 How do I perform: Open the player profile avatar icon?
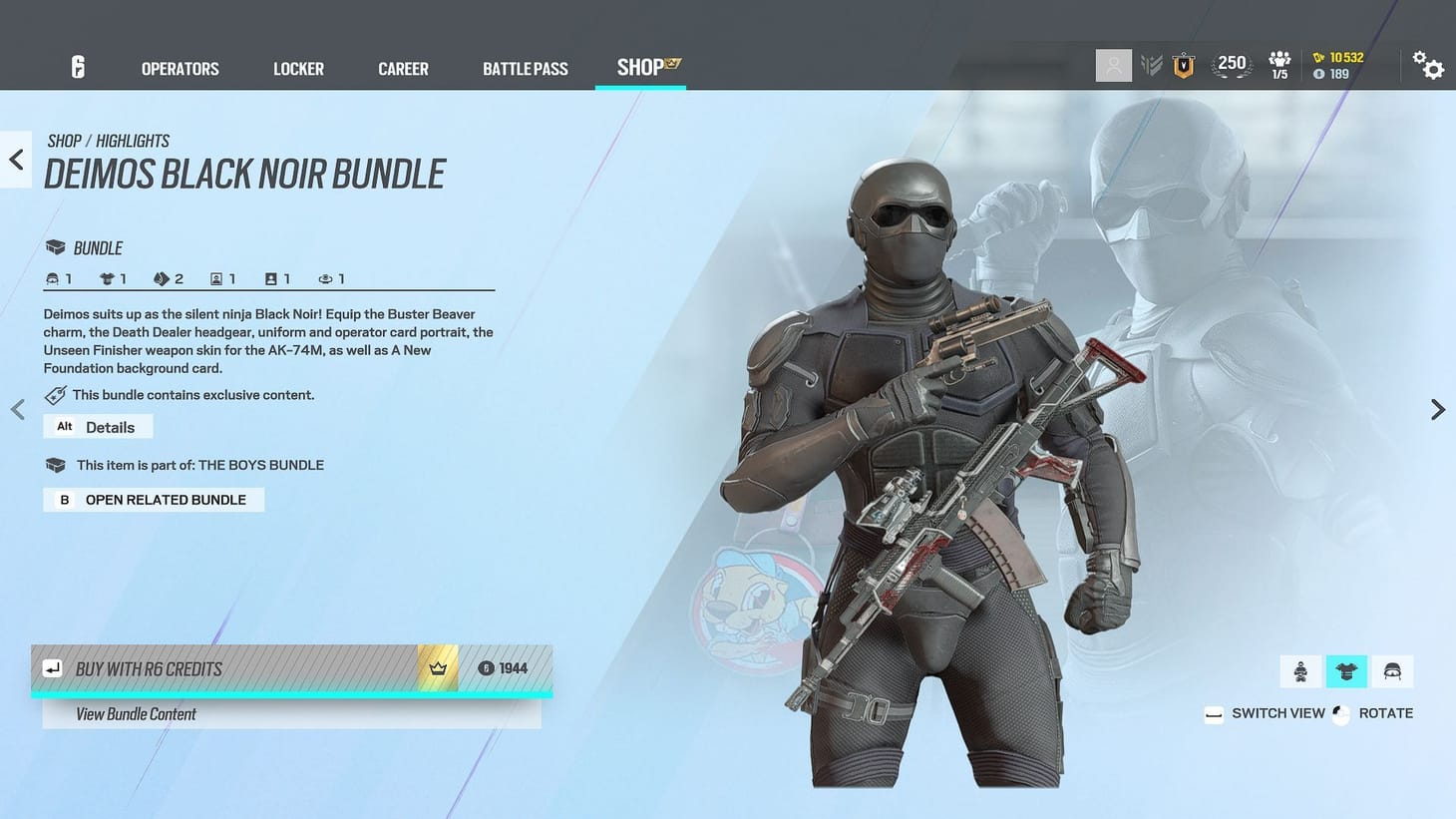click(x=1113, y=65)
